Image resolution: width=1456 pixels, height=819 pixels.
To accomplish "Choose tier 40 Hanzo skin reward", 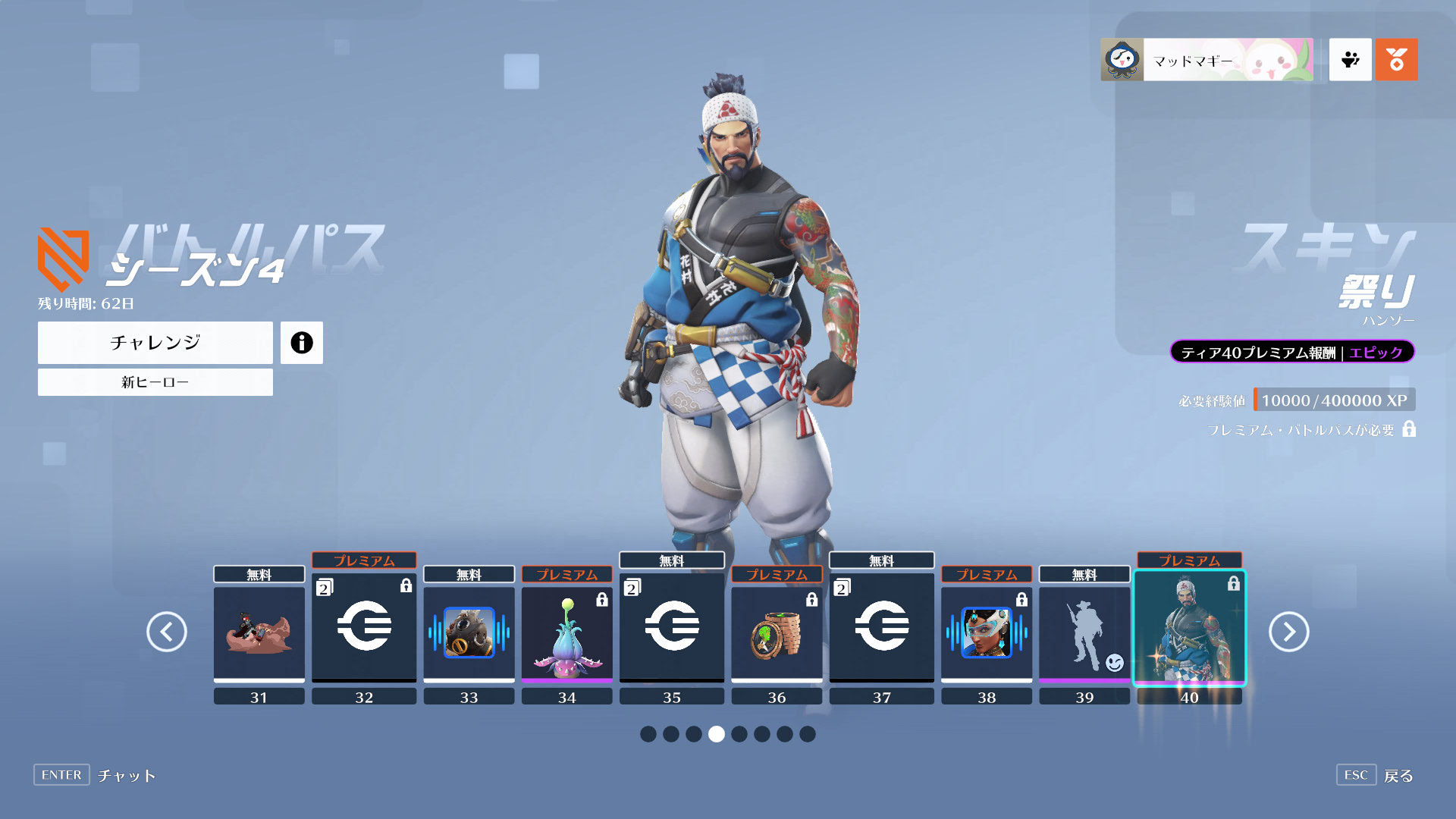I will tap(1189, 628).
